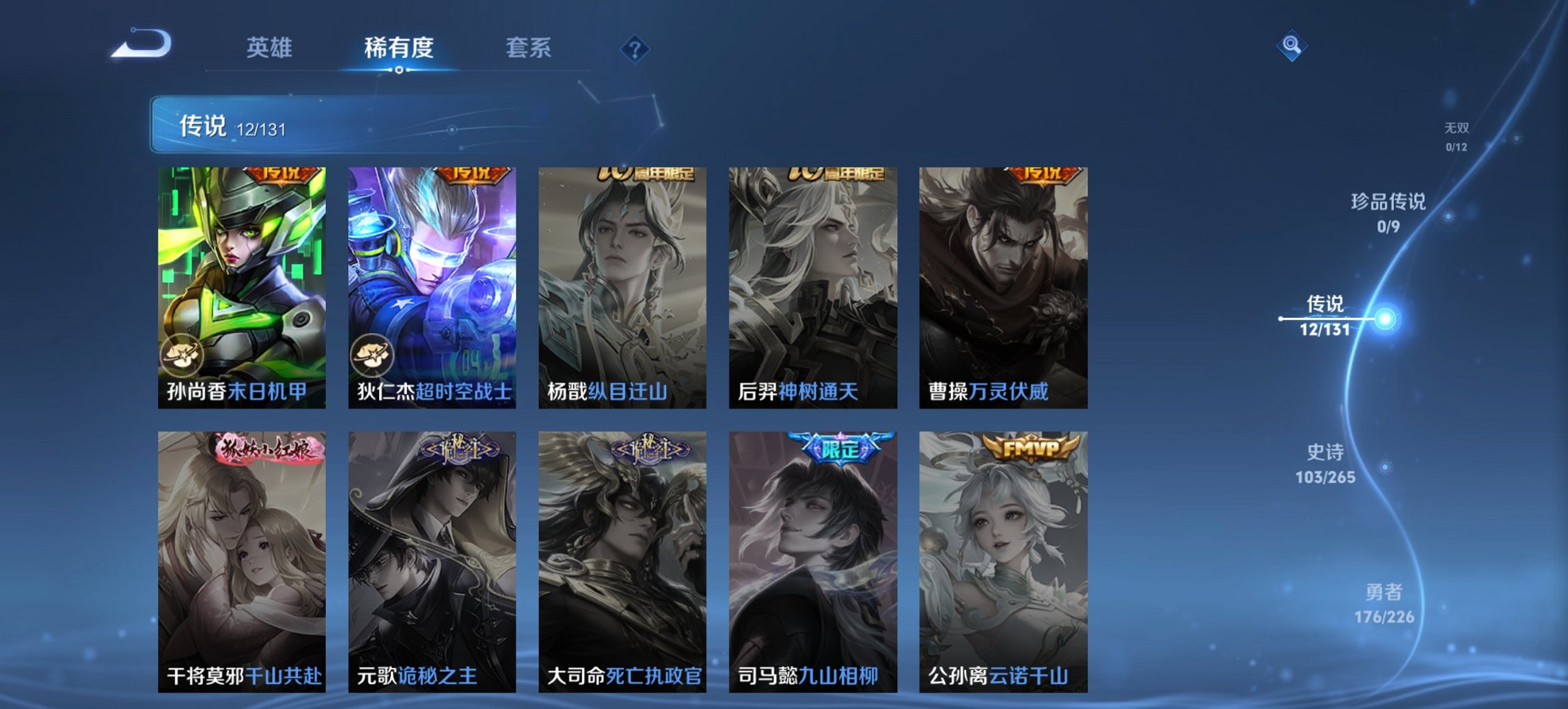This screenshot has height=709, width=1568.
Task: Switch to the 套系 tab
Action: pos(529,49)
